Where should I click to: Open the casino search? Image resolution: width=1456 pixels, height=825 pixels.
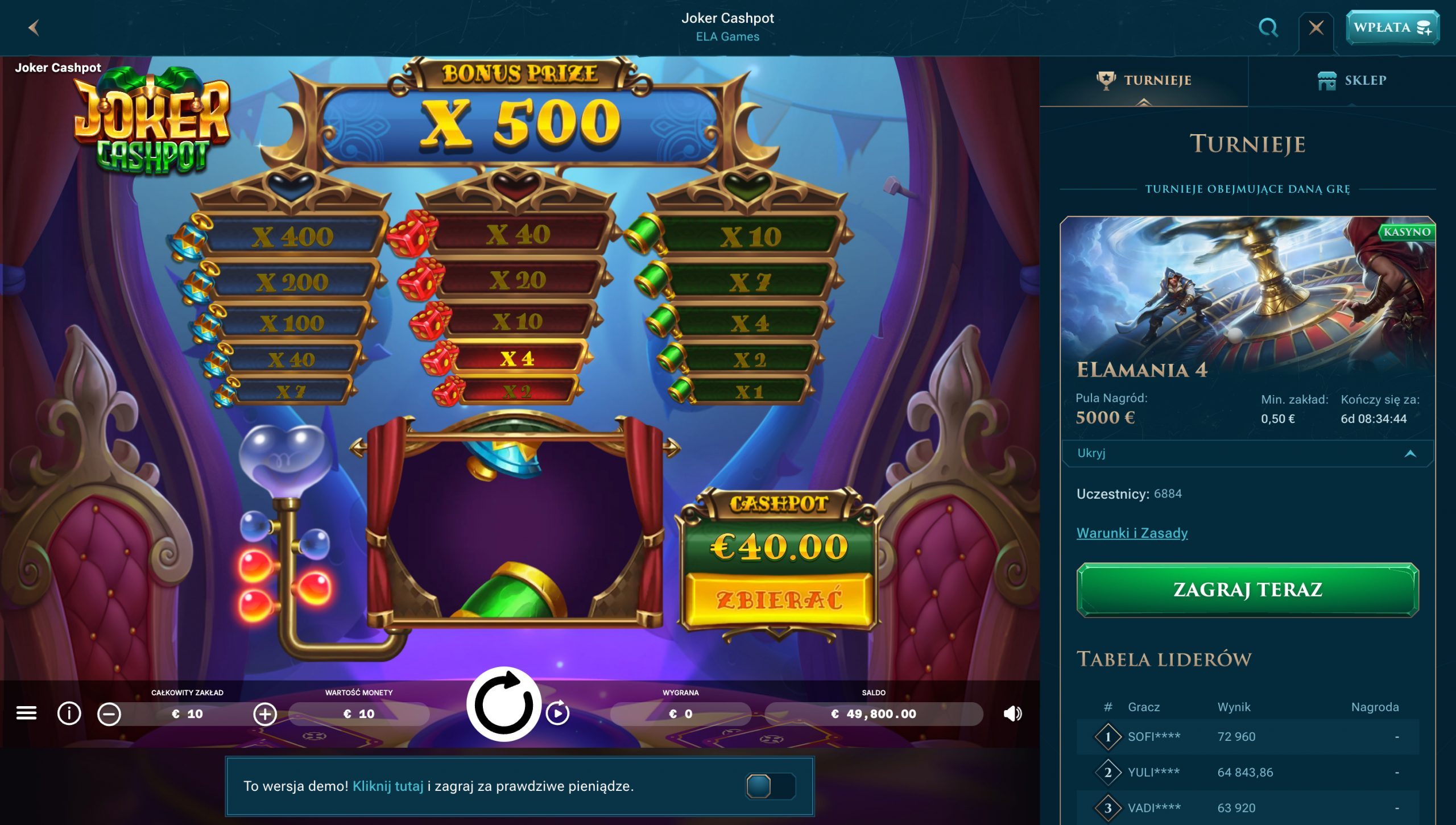(1268, 27)
